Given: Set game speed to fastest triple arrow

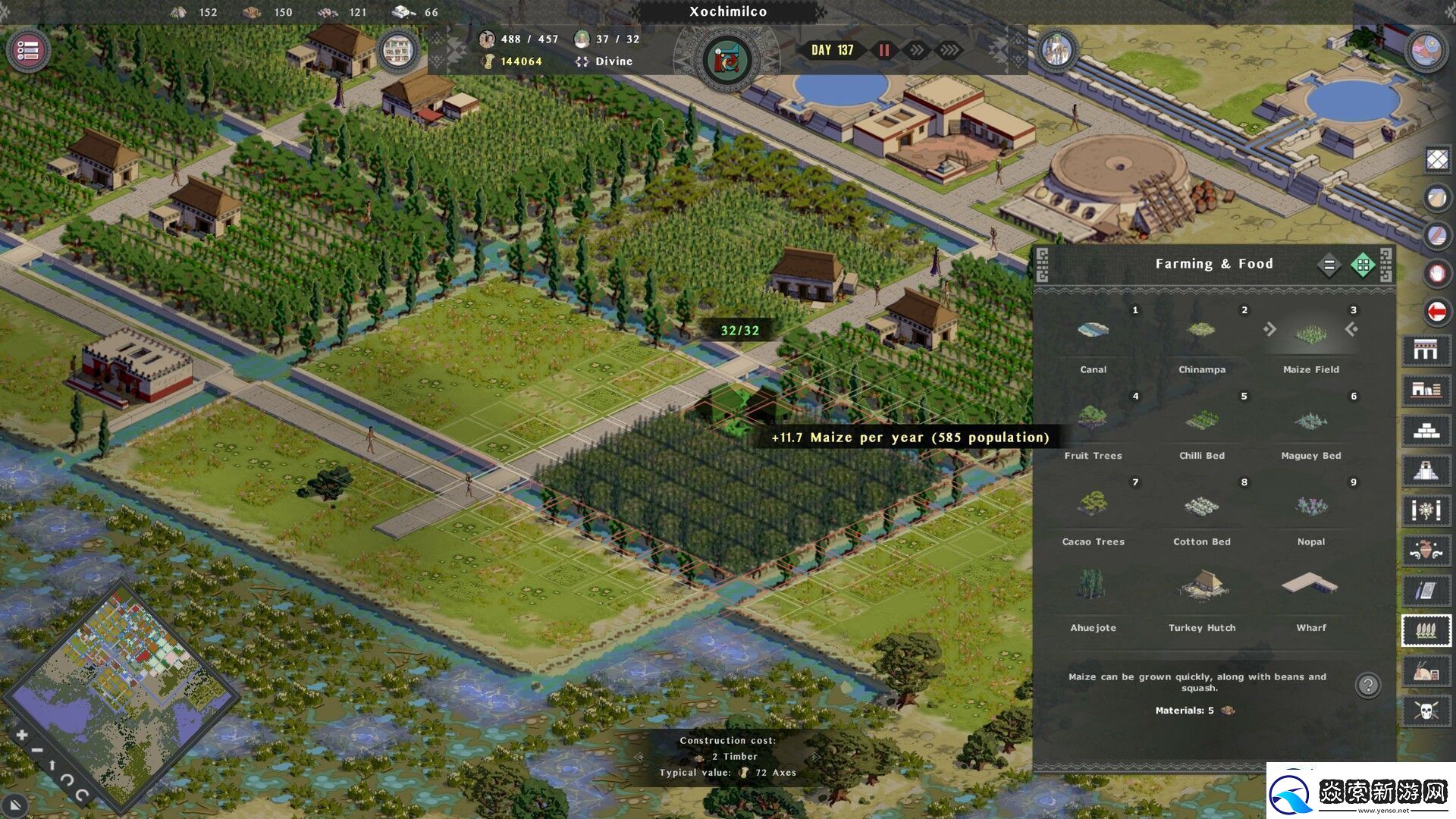Looking at the screenshot, I should (949, 50).
